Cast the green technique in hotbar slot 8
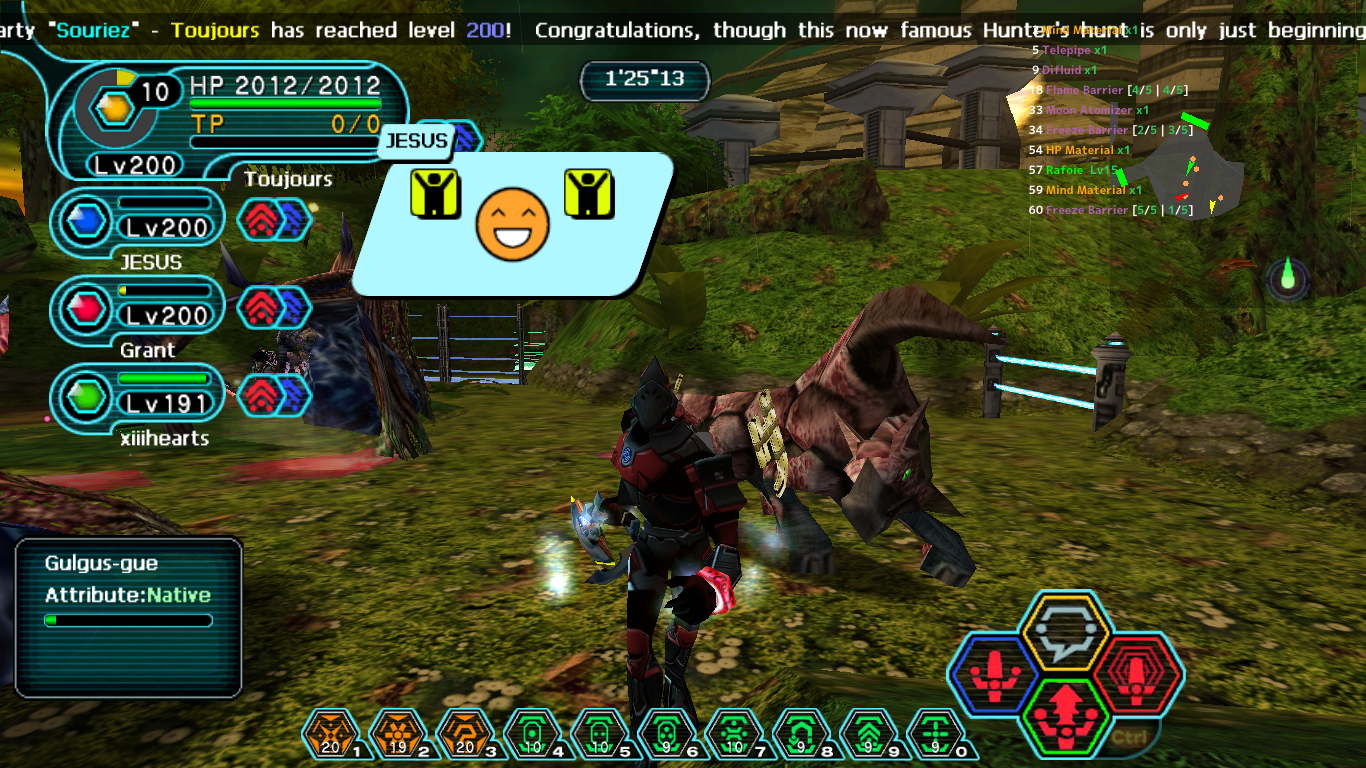 (798, 735)
